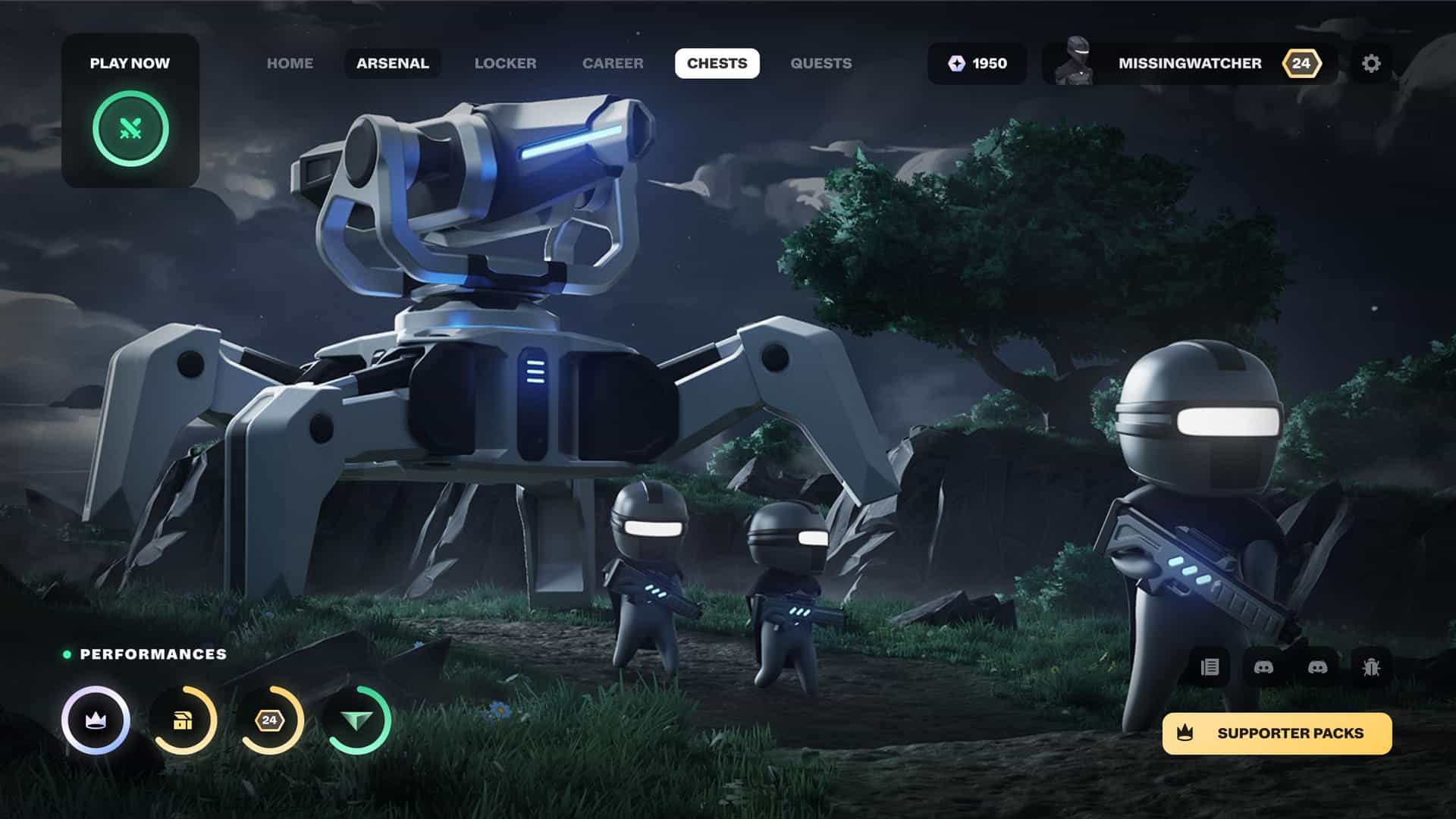Go to the Home tab
The width and height of the screenshot is (1456, 819).
click(x=290, y=64)
